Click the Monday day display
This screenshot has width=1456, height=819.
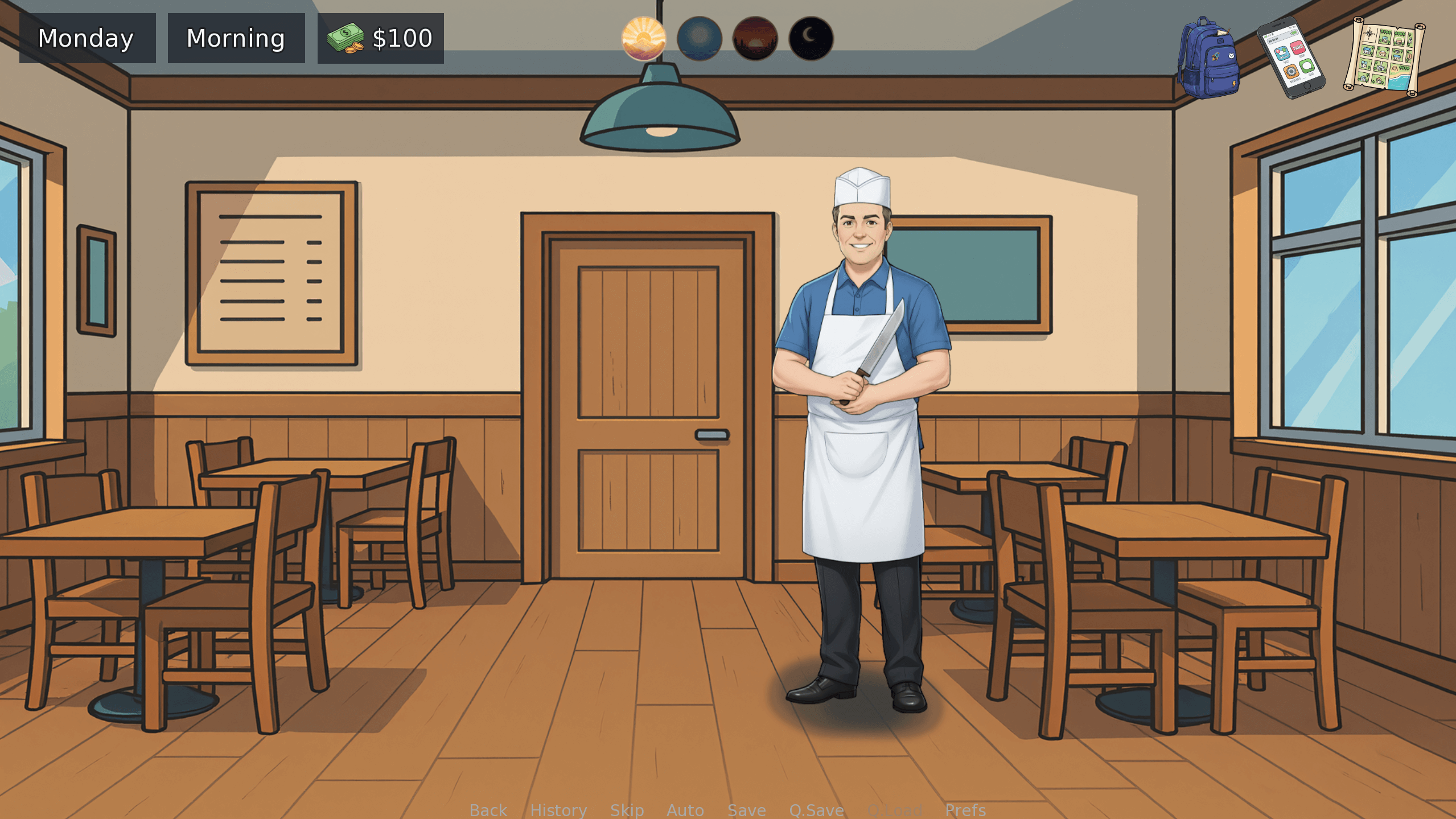click(87, 38)
